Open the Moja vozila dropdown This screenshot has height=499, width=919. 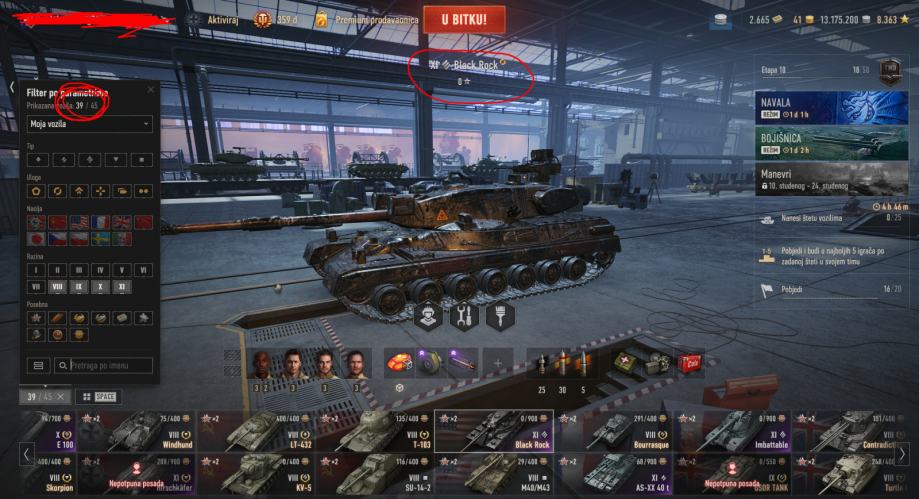point(90,124)
